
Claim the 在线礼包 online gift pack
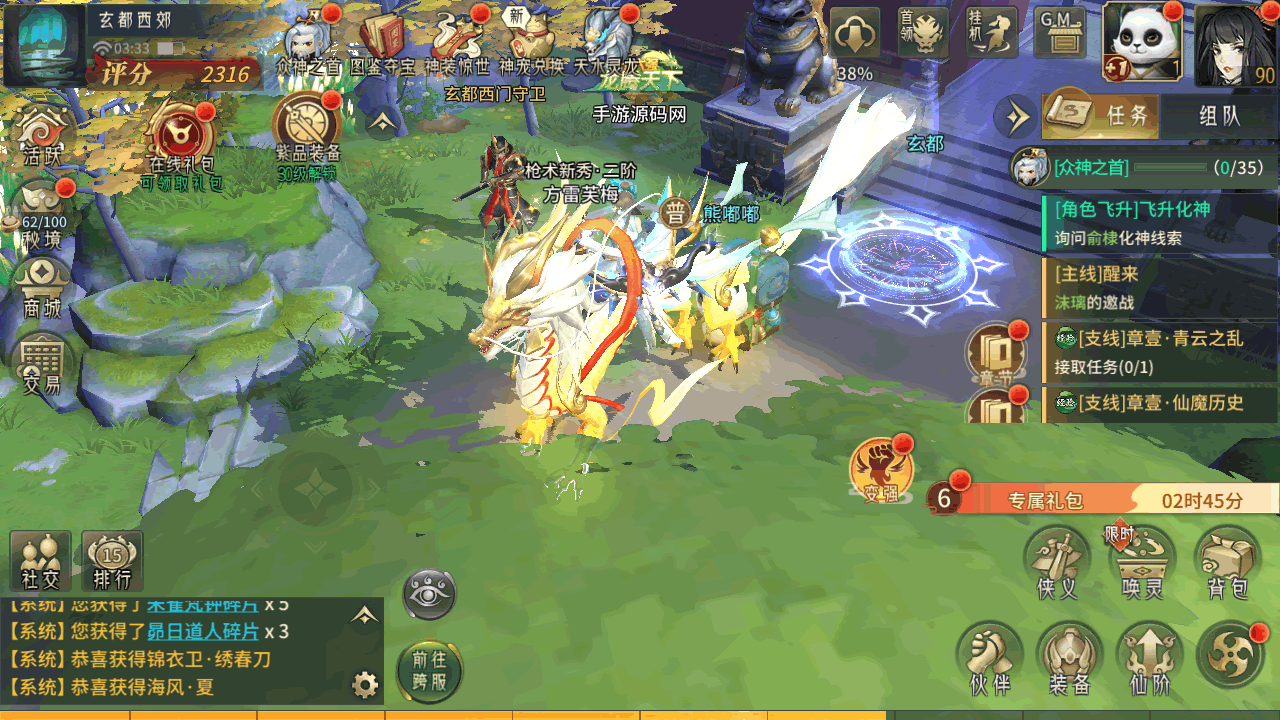(181, 139)
